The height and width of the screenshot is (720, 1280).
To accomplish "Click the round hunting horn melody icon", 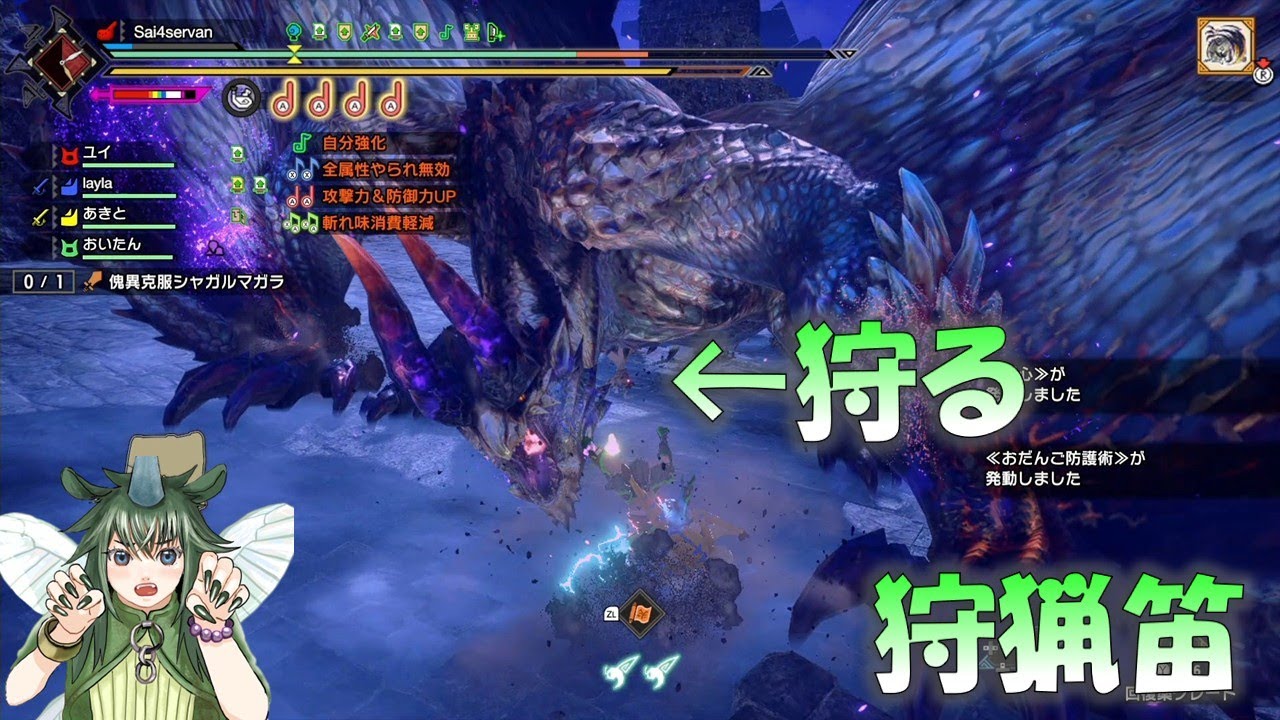I will 241,97.
